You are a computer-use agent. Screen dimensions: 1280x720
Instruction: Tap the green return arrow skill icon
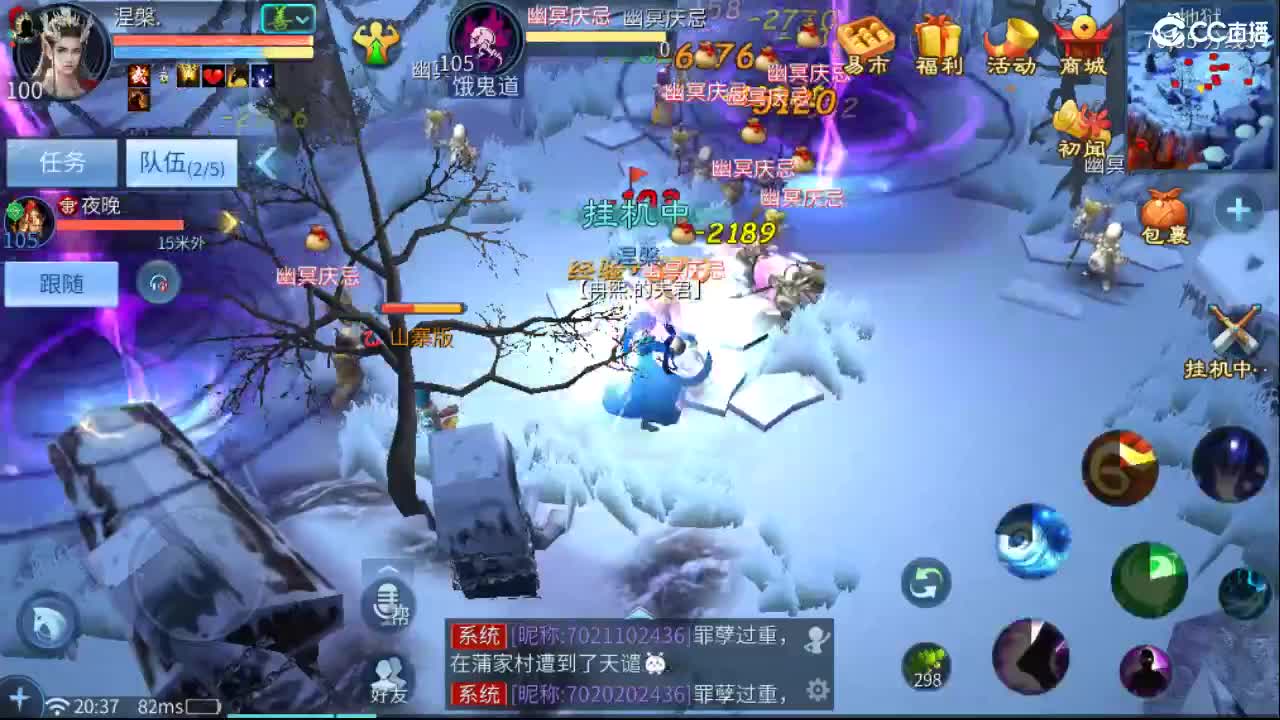[x=925, y=583]
